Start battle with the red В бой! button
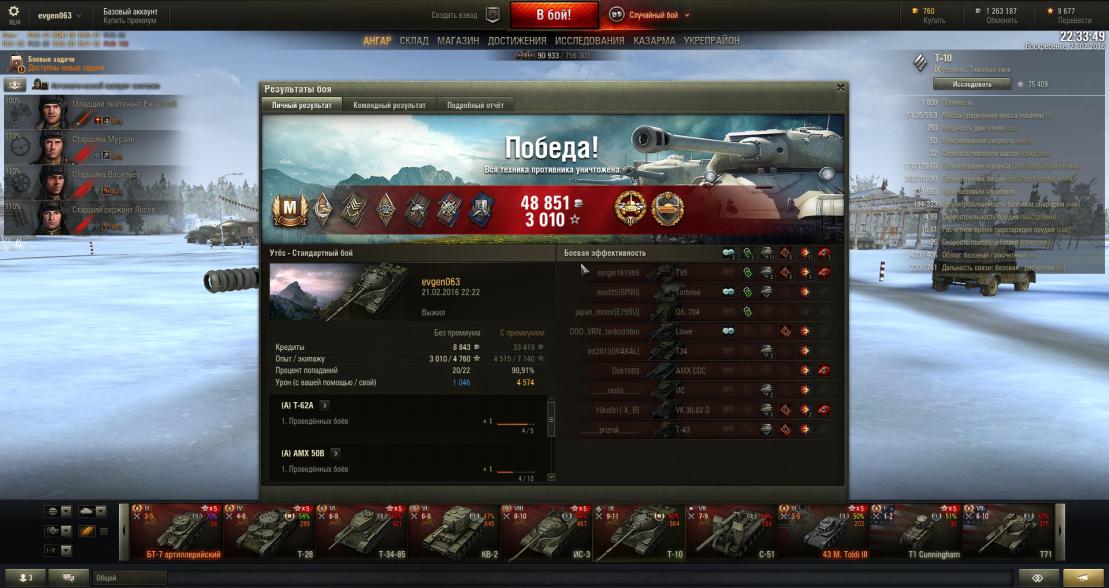The height and width of the screenshot is (588, 1109). 554,15
